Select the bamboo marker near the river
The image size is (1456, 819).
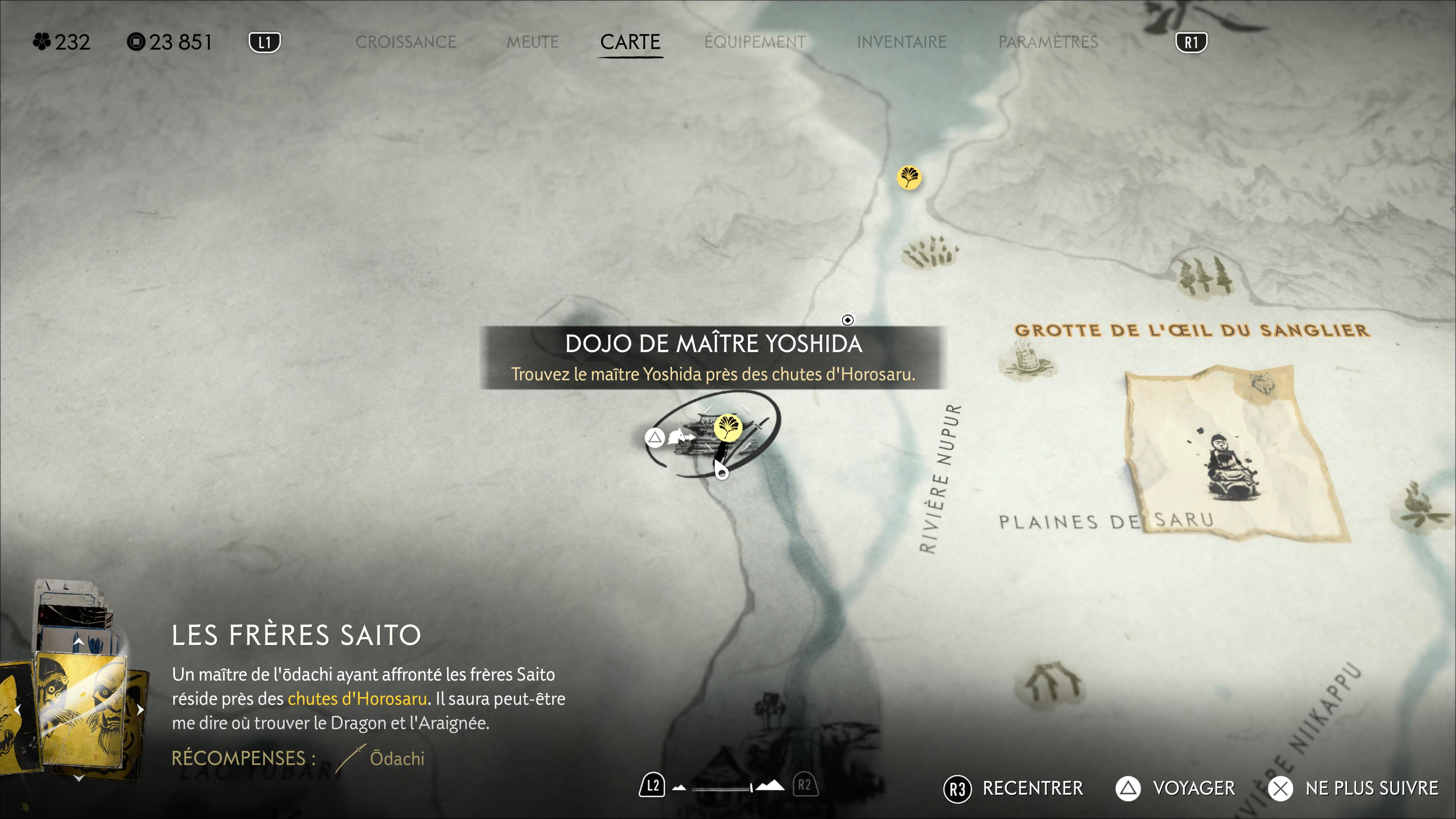coord(930,252)
